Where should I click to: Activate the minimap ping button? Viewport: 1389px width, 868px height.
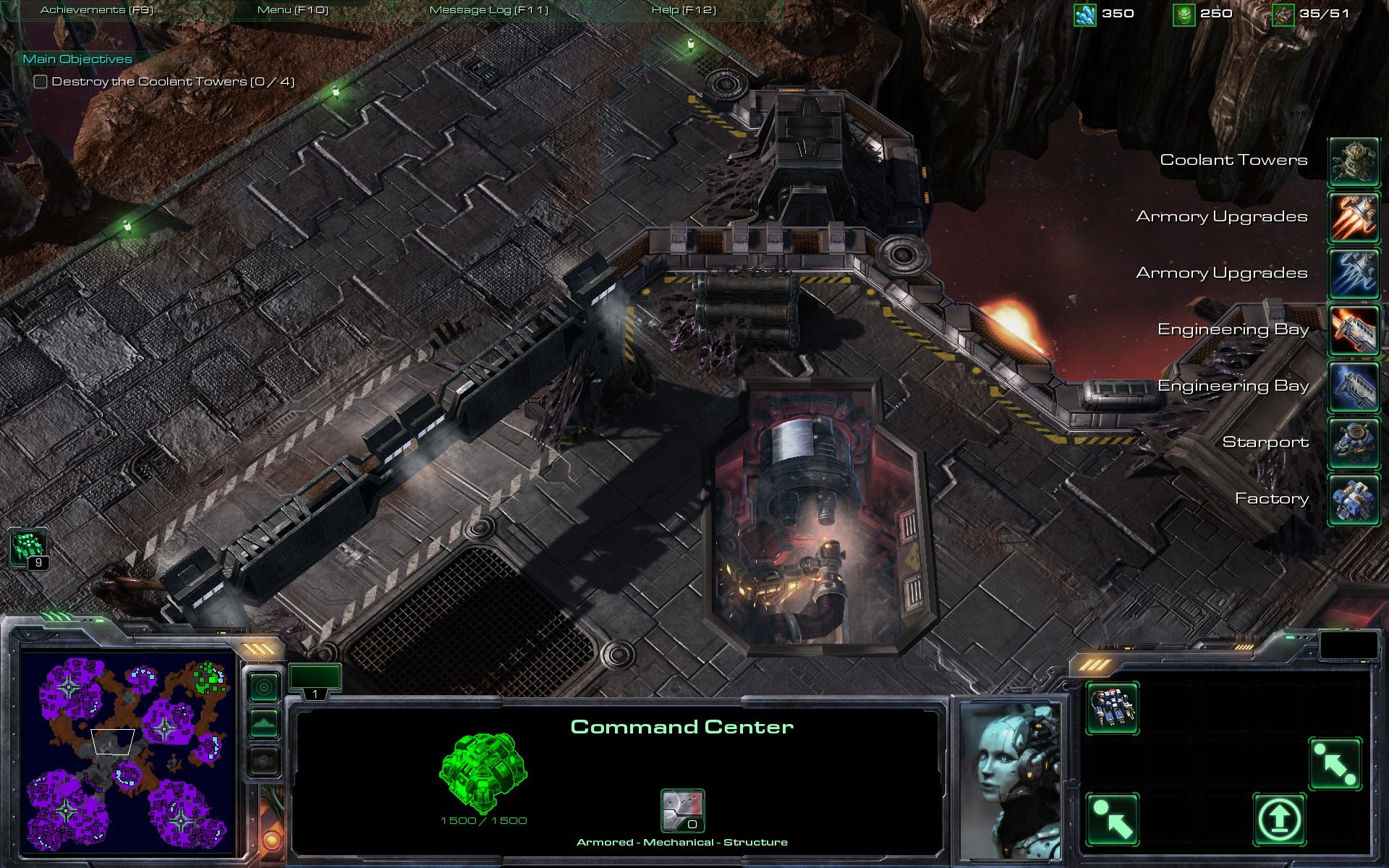(264, 686)
